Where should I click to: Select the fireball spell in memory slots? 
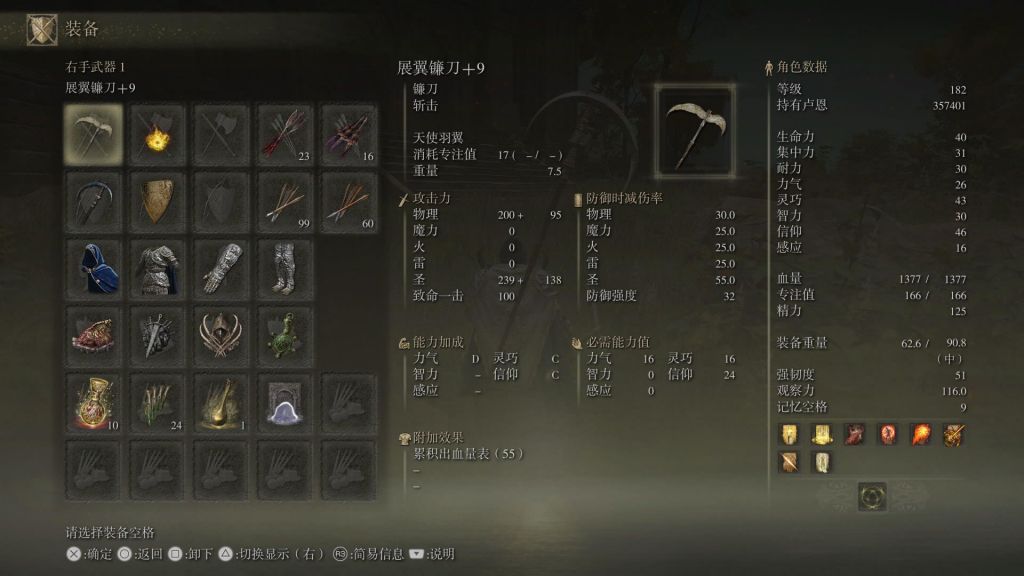tap(920, 434)
